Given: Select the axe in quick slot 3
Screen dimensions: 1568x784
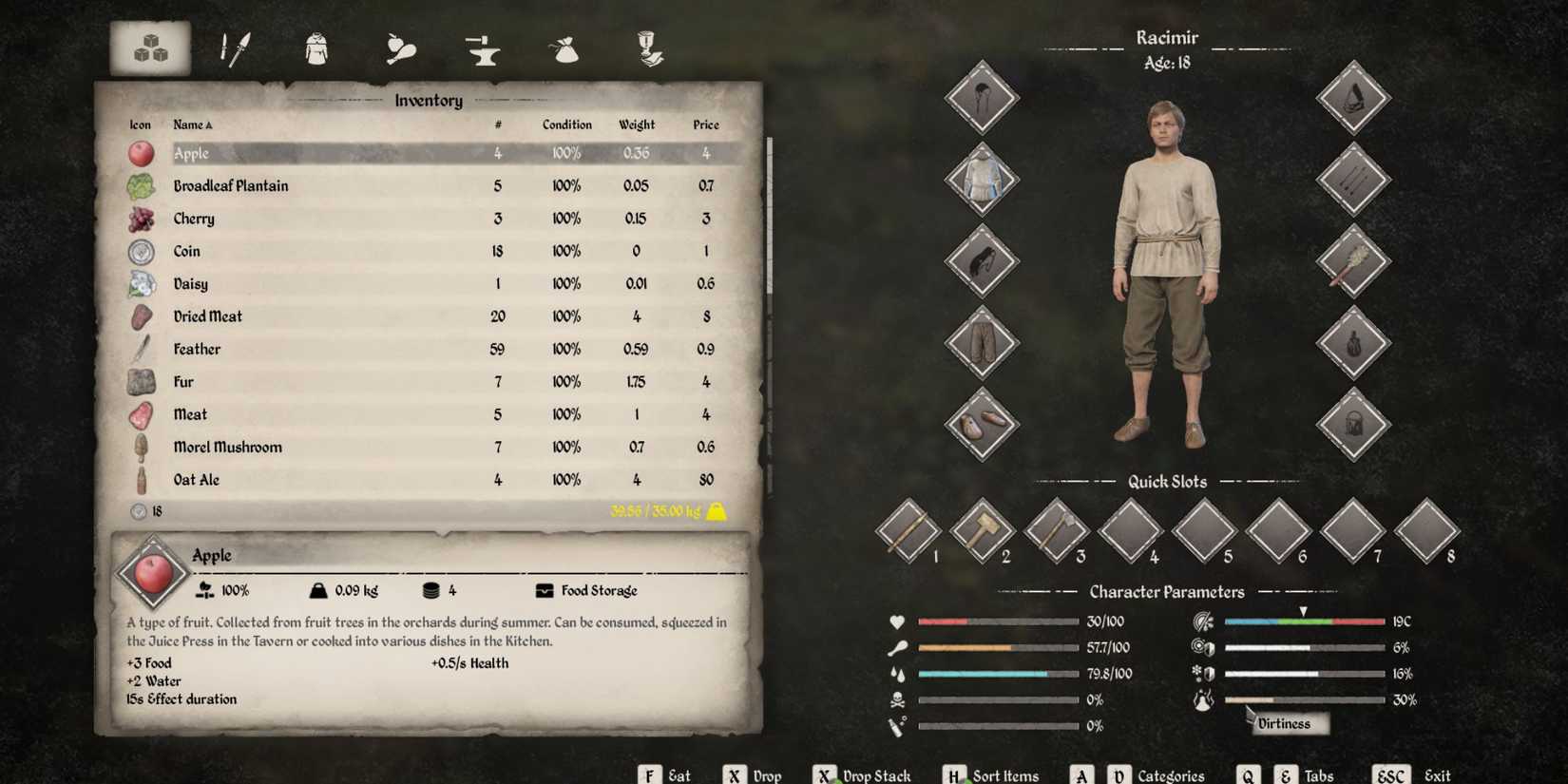Looking at the screenshot, I should (x=1056, y=532).
